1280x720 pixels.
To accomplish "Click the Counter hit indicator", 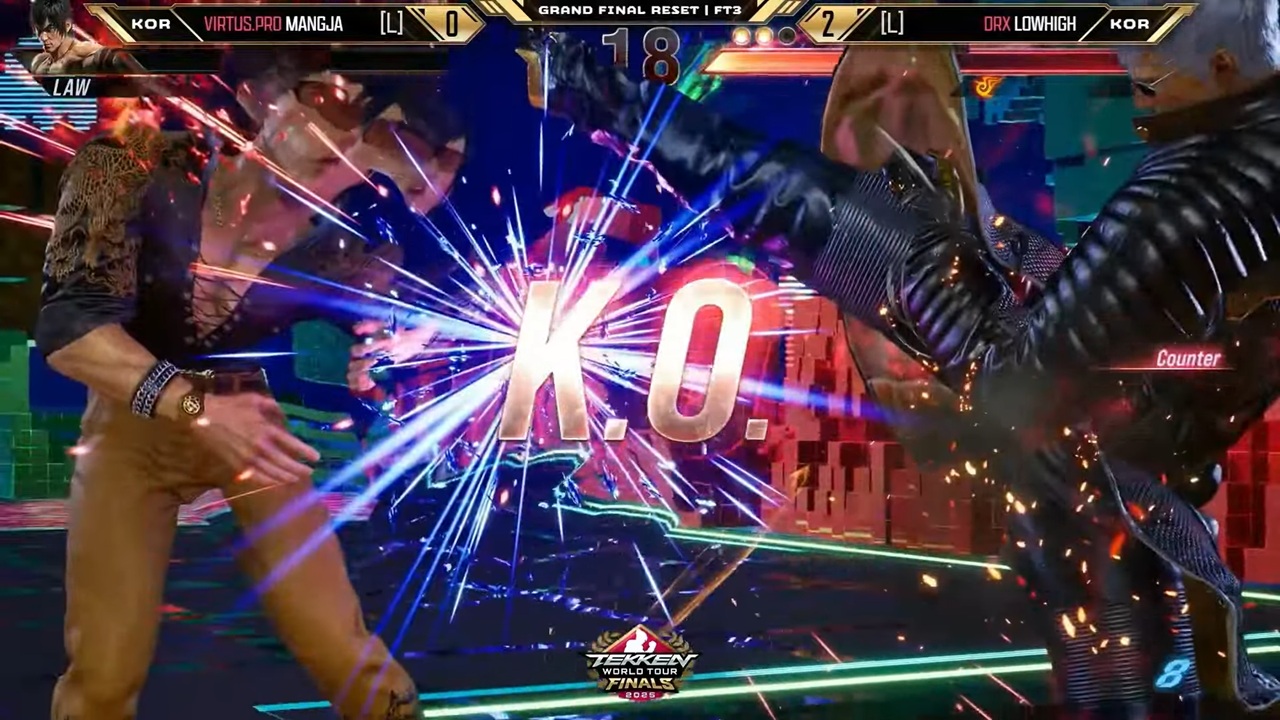I will pyautogui.click(x=1188, y=359).
